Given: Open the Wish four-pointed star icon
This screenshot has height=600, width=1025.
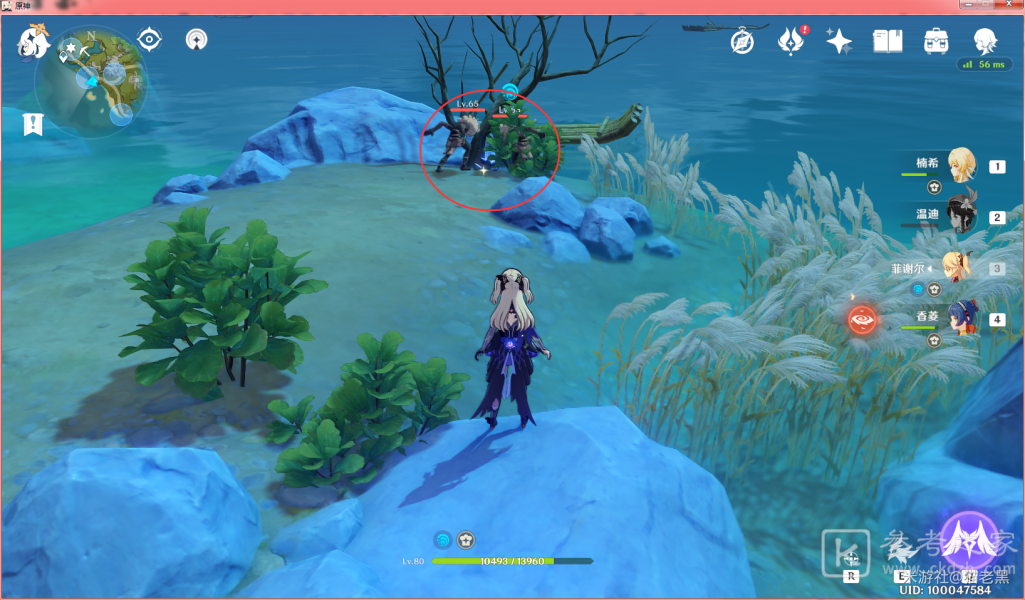Looking at the screenshot, I should click(839, 41).
